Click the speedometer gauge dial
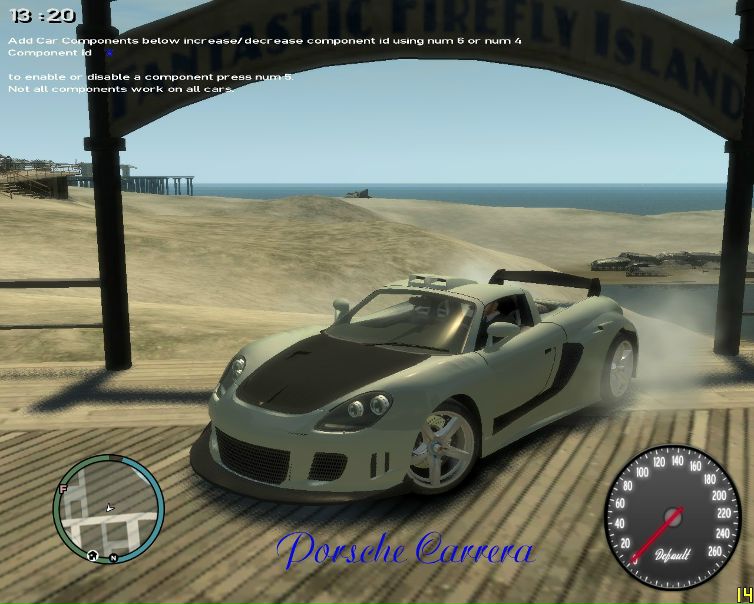The width and height of the screenshot is (754, 604). pos(670,516)
